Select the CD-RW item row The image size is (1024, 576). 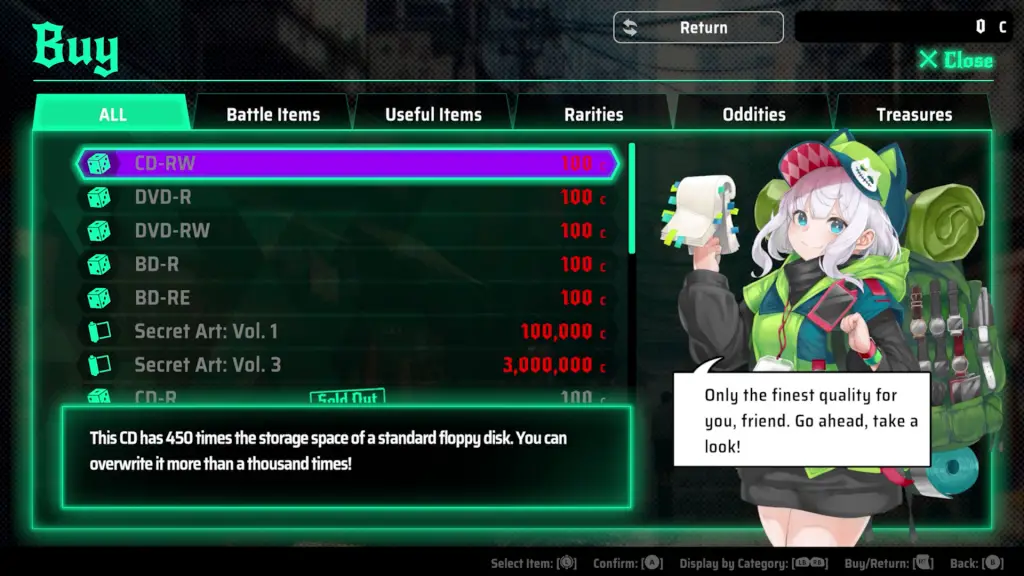(347, 163)
